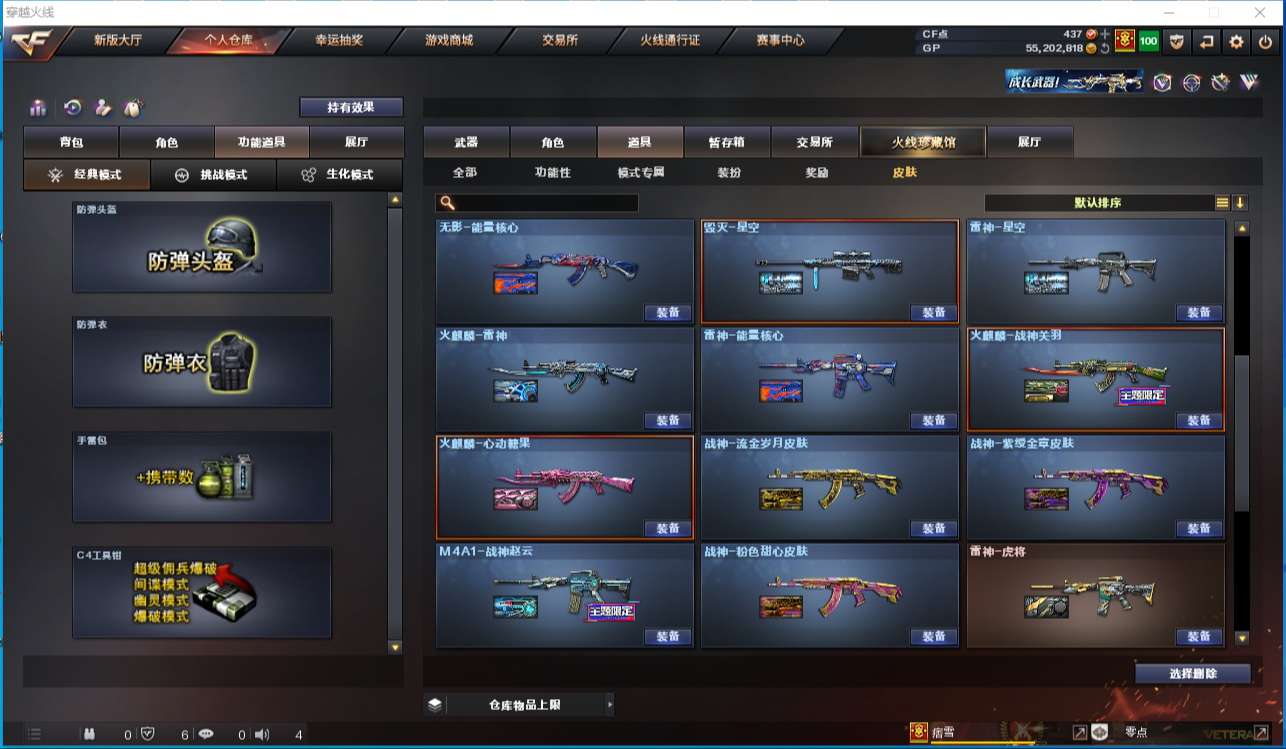
Task: Open the 新版大厅 lobby menu
Action: (x=117, y=41)
